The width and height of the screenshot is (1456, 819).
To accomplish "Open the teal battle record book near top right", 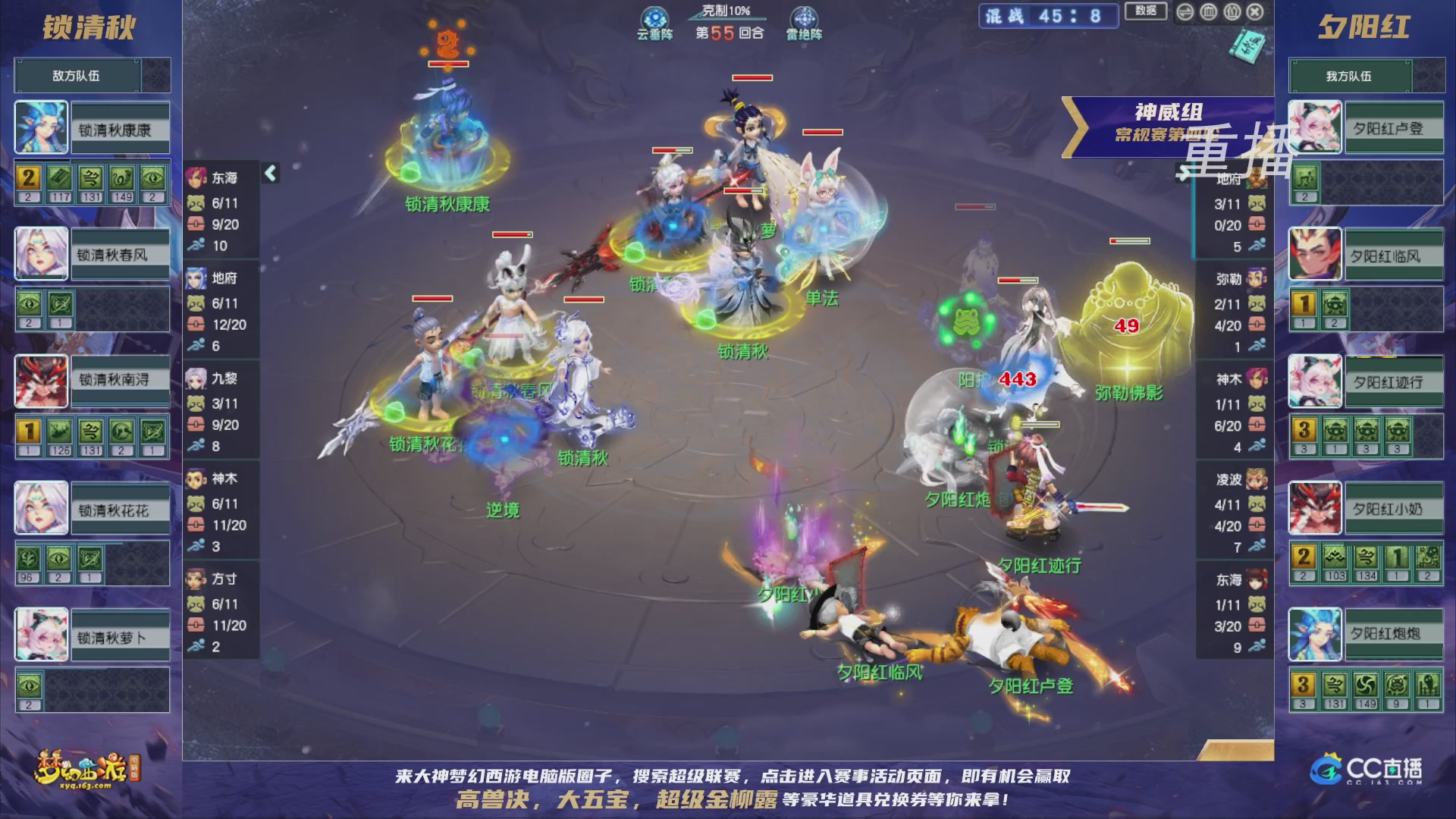I will pos(1249,47).
